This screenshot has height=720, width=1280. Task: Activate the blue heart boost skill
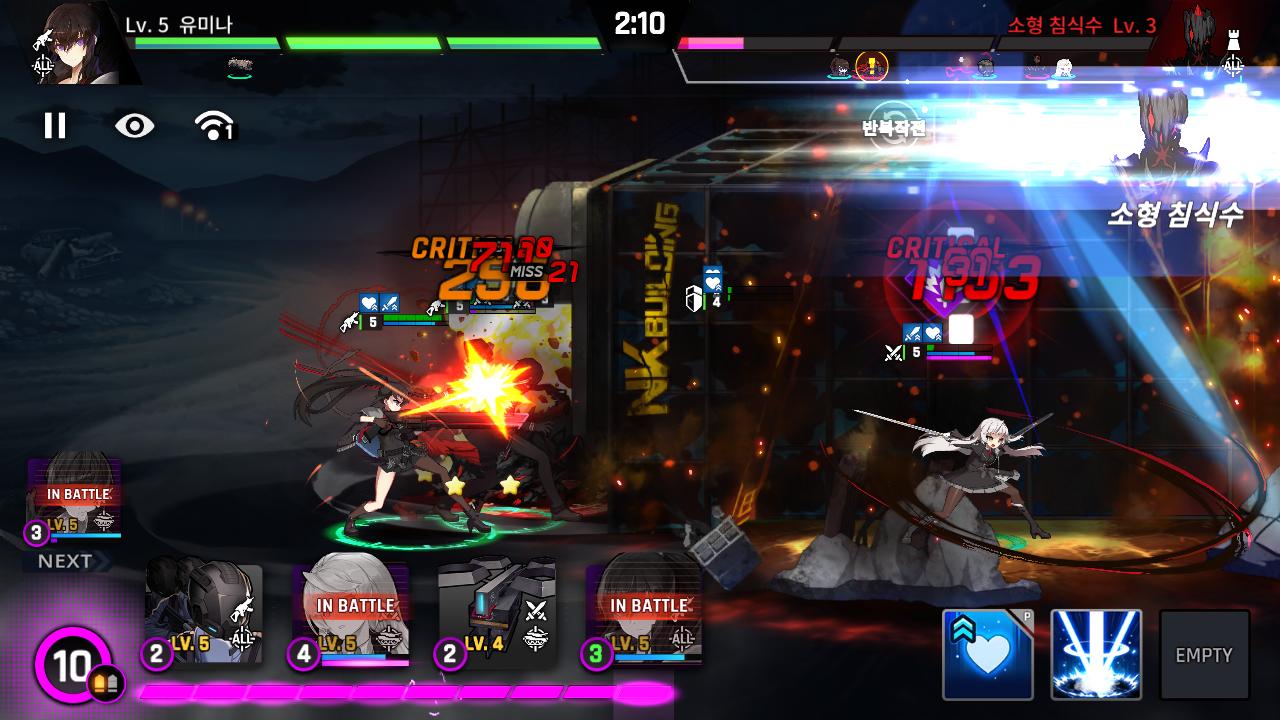tap(987, 655)
